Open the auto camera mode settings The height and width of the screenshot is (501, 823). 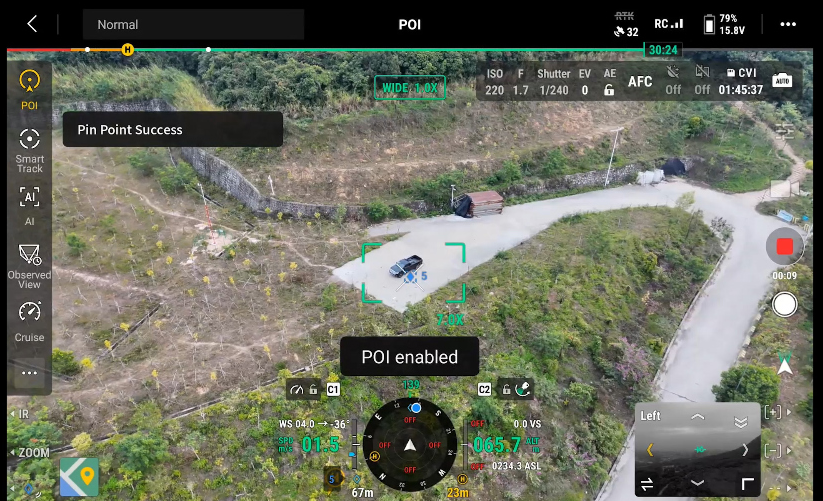782,80
